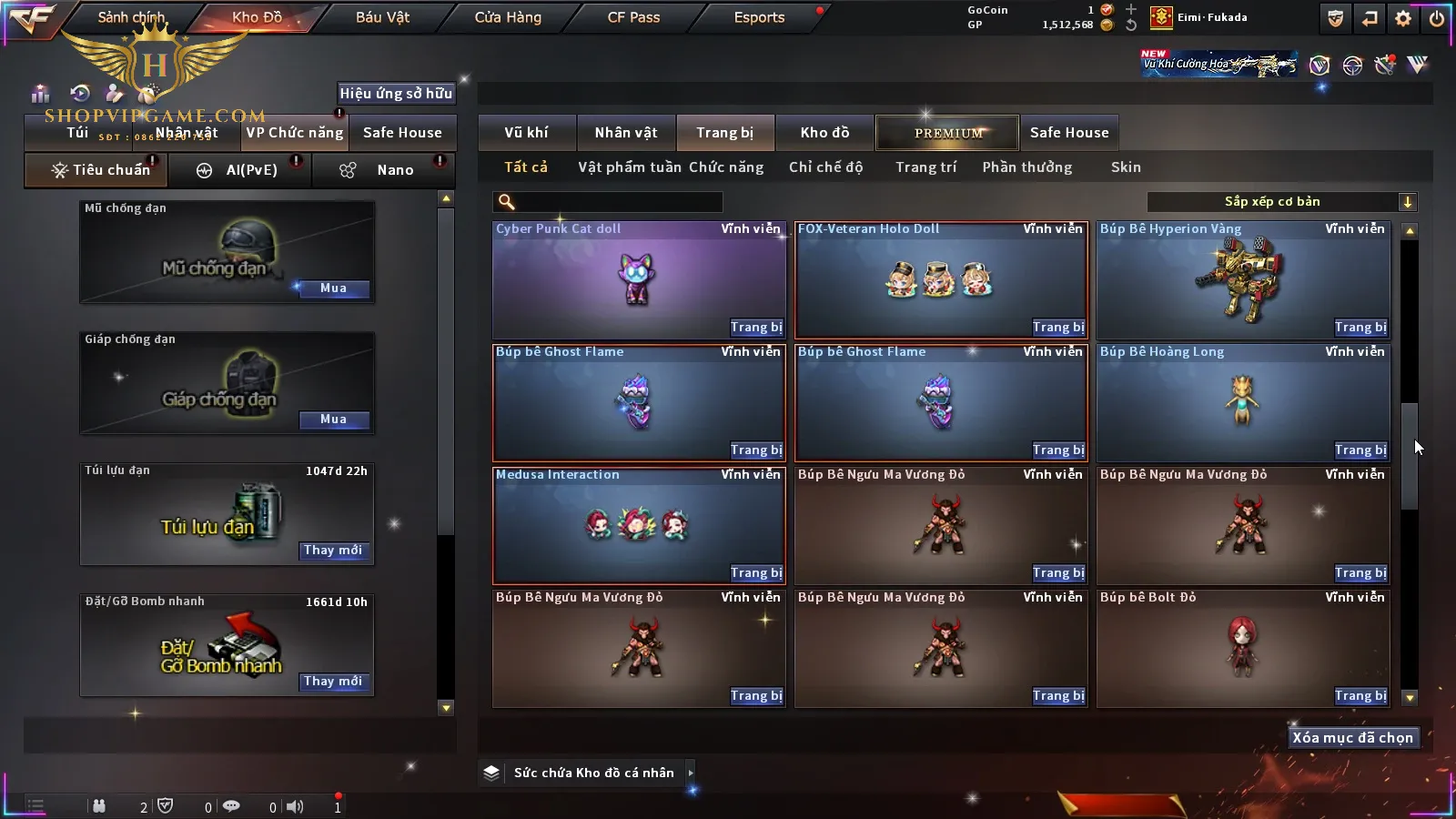This screenshot has width=1456, height=819.
Task: Select the PREMIUM inventory tab
Action: (947, 133)
